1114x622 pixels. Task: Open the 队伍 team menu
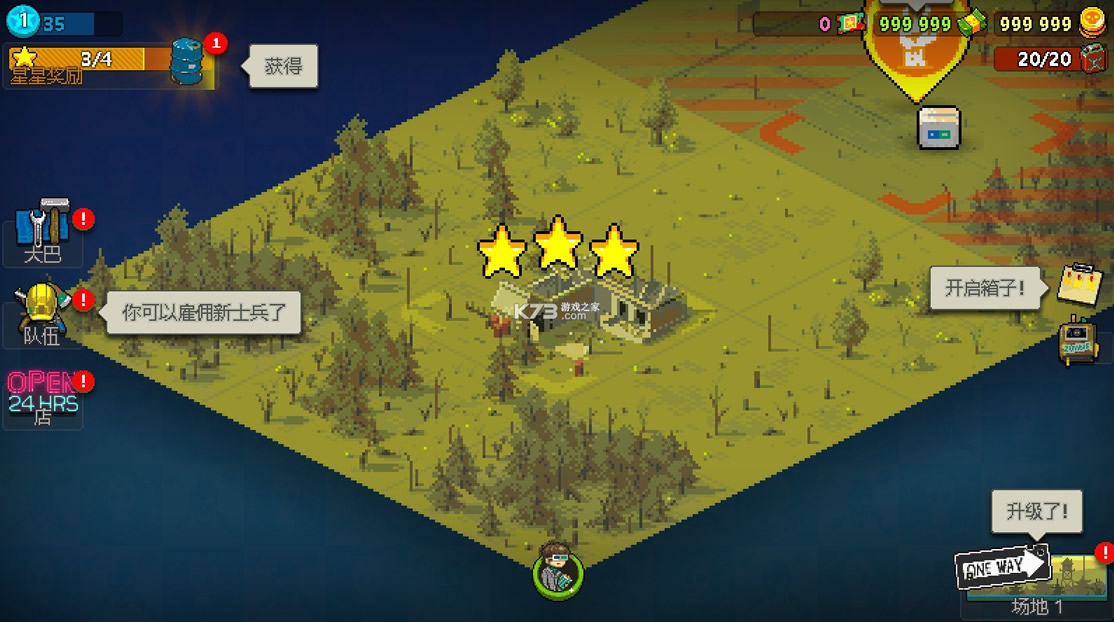(43, 310)
